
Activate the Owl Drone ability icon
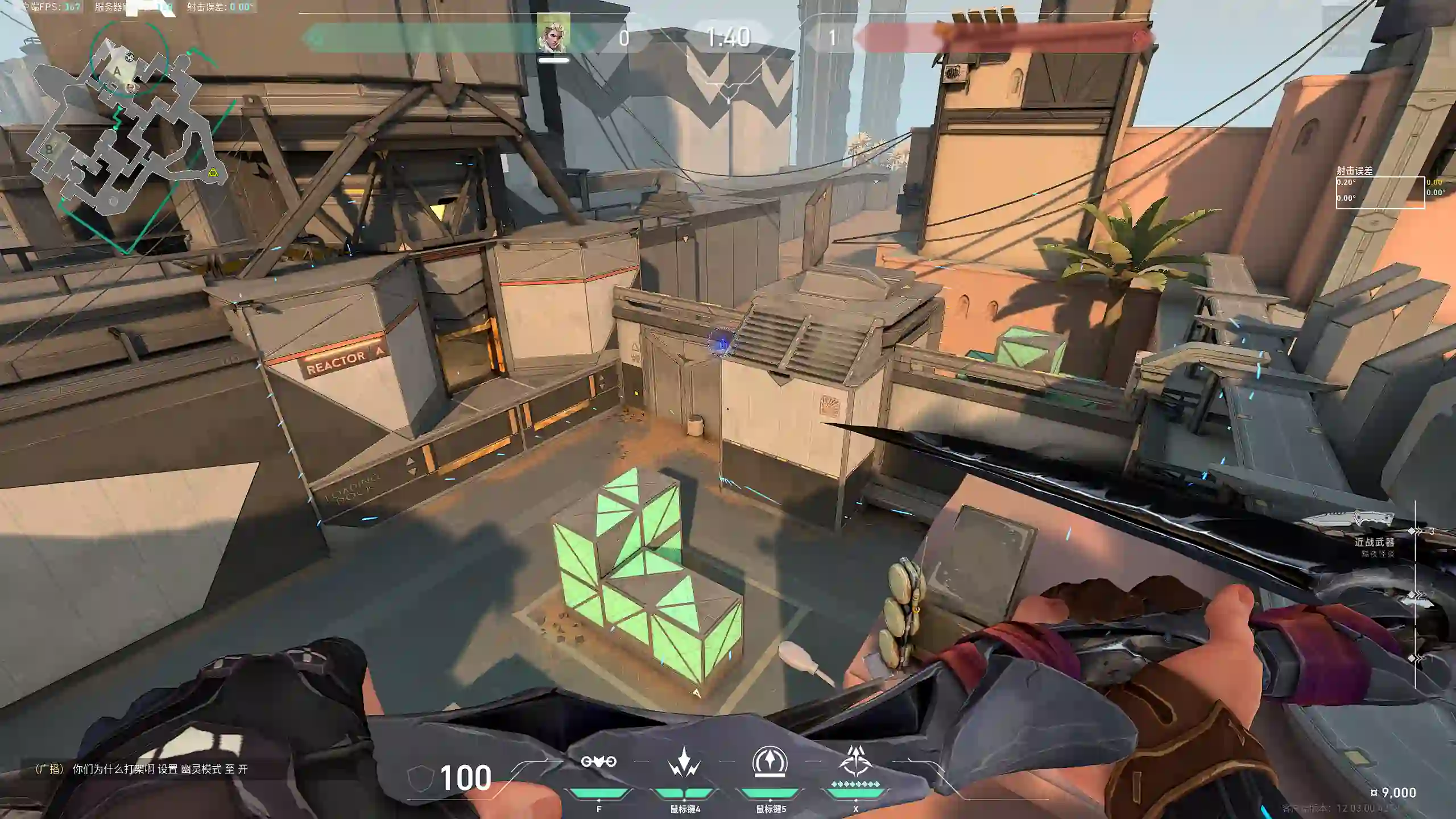click(x=598, y=762)
